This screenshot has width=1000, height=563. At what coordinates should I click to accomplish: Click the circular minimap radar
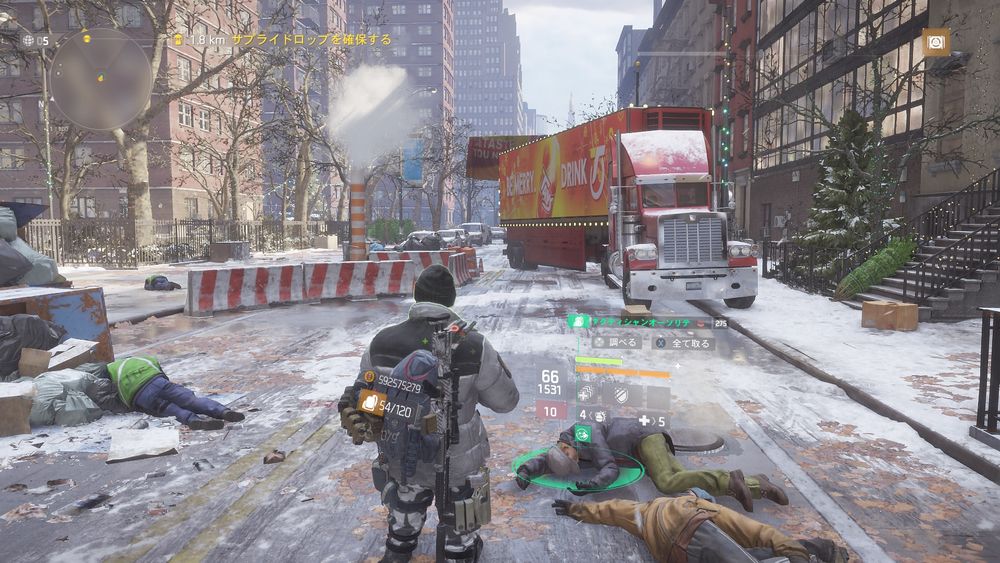[100, 78]
